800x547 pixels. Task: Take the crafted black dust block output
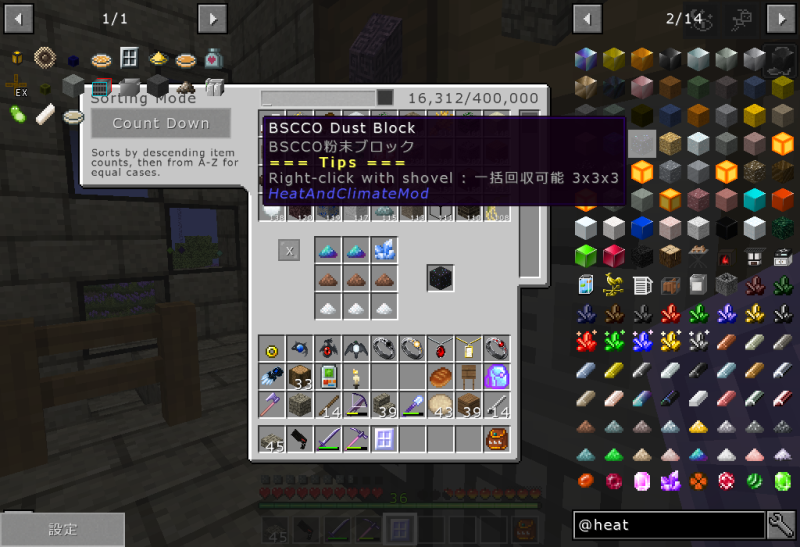click(x=440, y=278)
